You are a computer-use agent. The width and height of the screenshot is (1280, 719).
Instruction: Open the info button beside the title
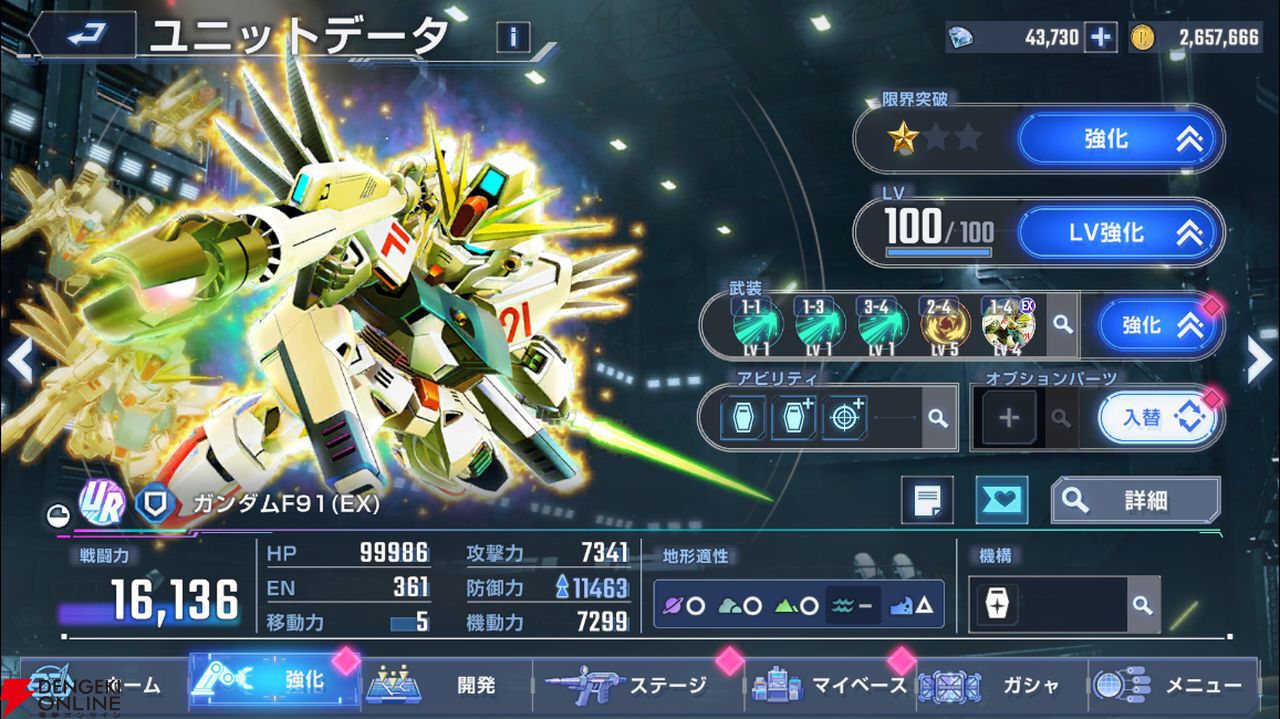point(513,37)
